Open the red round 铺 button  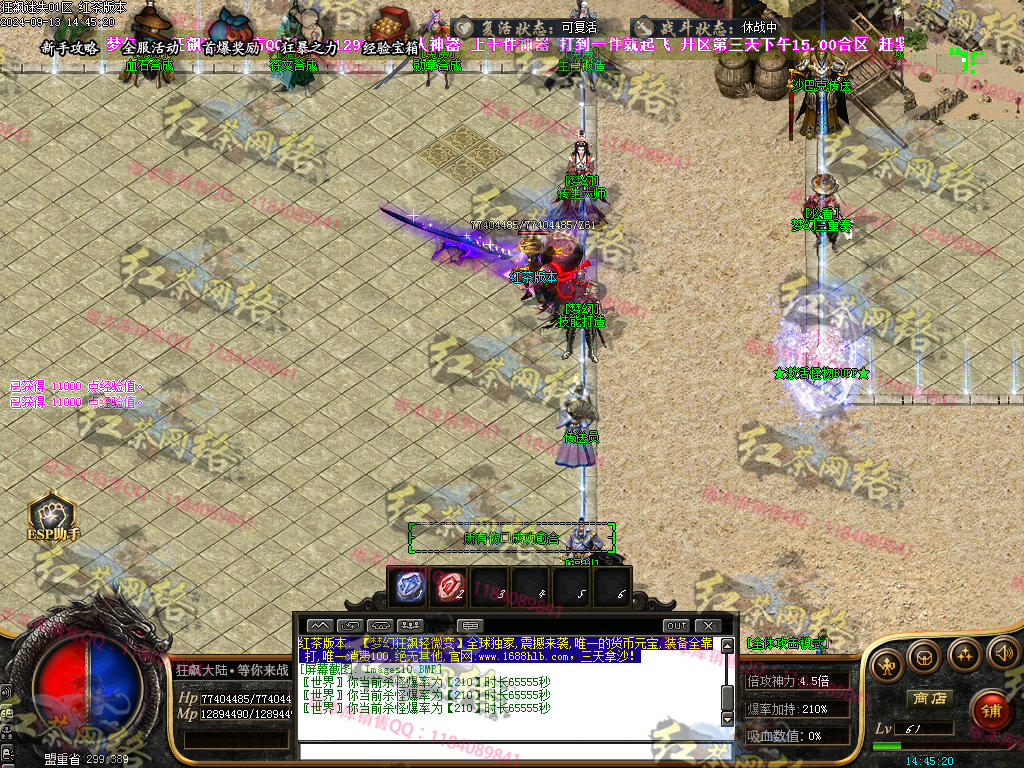(x=989, y=710)
